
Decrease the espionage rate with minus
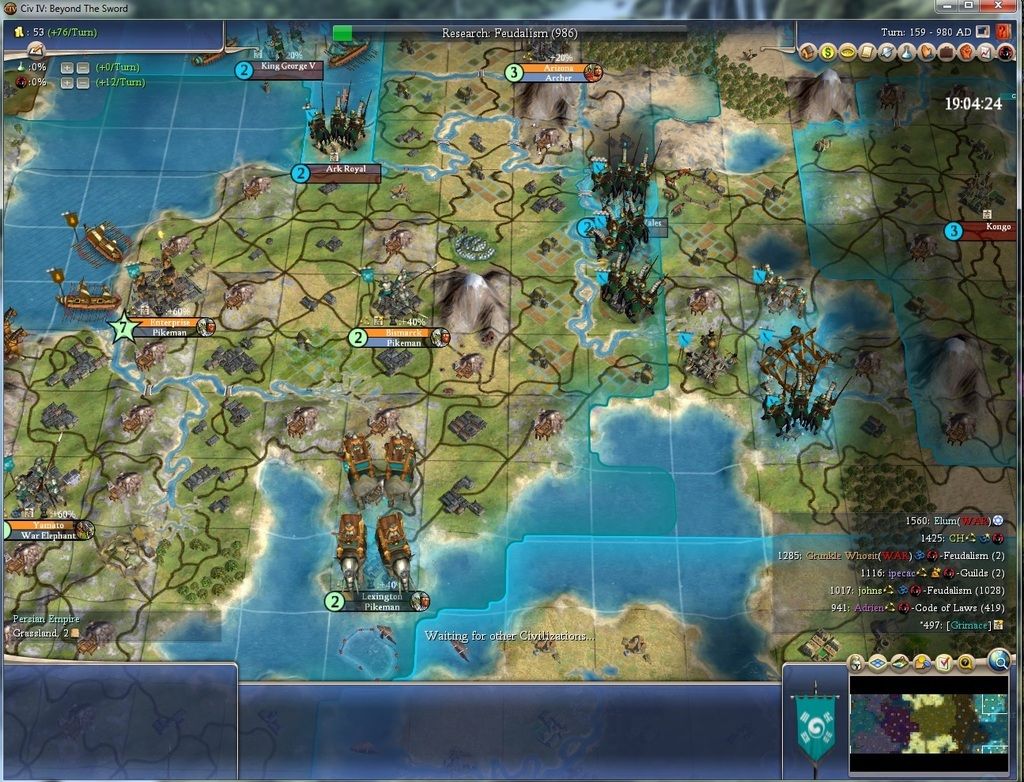84,82
